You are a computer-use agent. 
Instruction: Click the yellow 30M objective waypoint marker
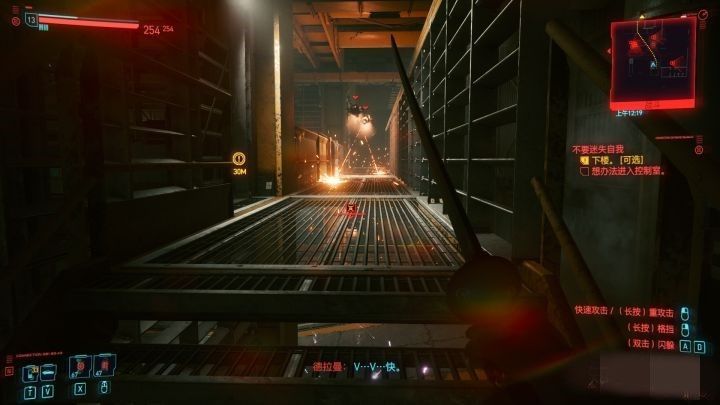(x=239, y=159)
